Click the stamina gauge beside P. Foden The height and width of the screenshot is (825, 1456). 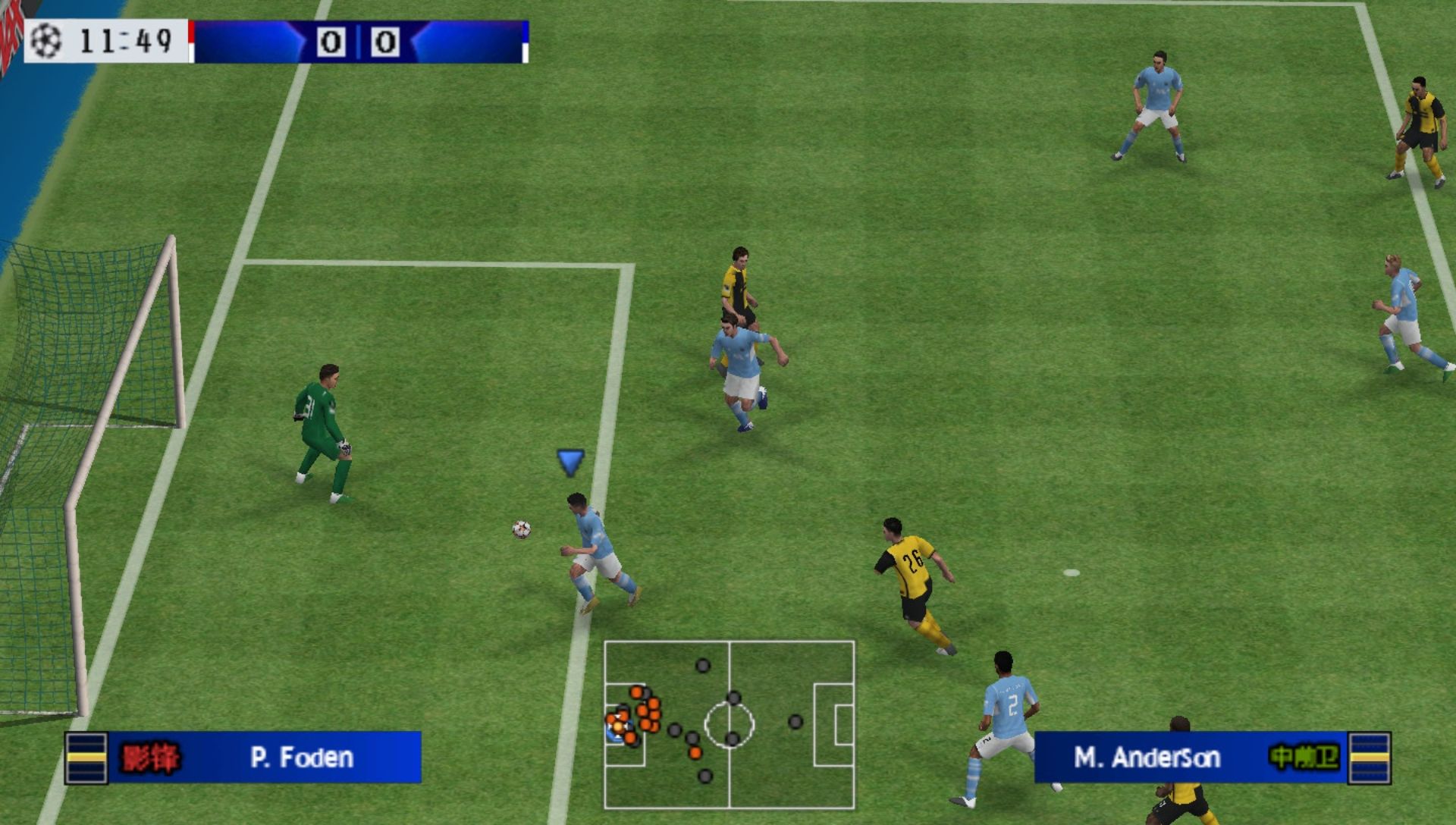point(86,757)
